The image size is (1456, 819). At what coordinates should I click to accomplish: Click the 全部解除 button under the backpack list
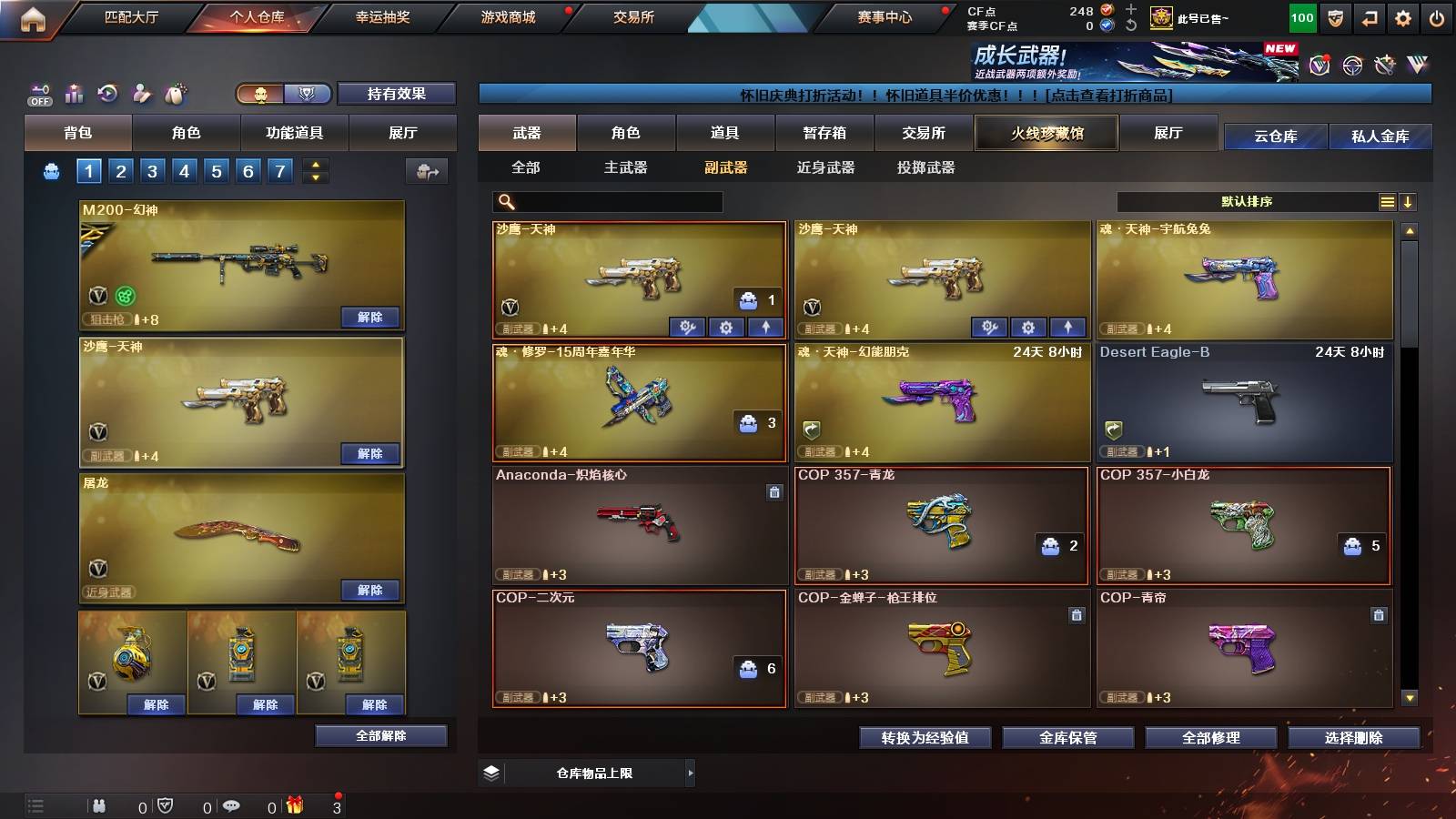[x=380, y=735]
